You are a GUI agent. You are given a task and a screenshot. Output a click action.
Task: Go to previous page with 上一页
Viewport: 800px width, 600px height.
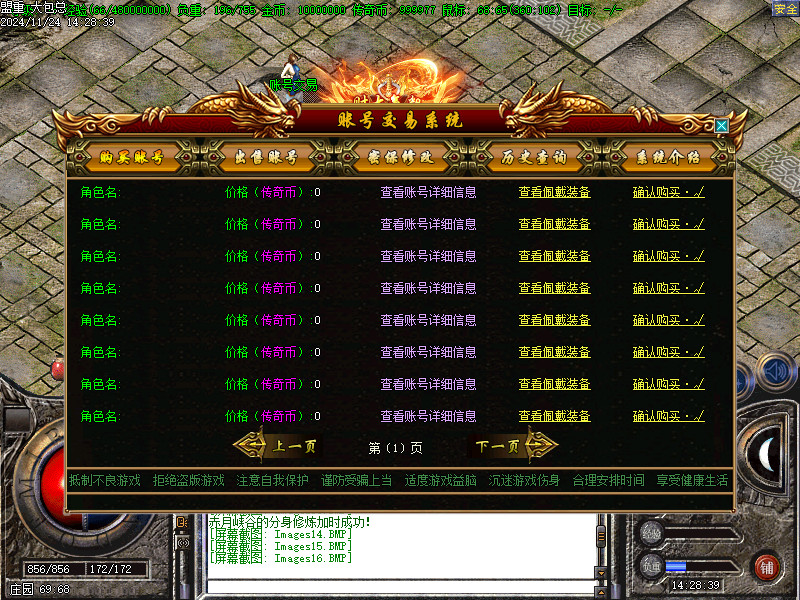point(283,447)
